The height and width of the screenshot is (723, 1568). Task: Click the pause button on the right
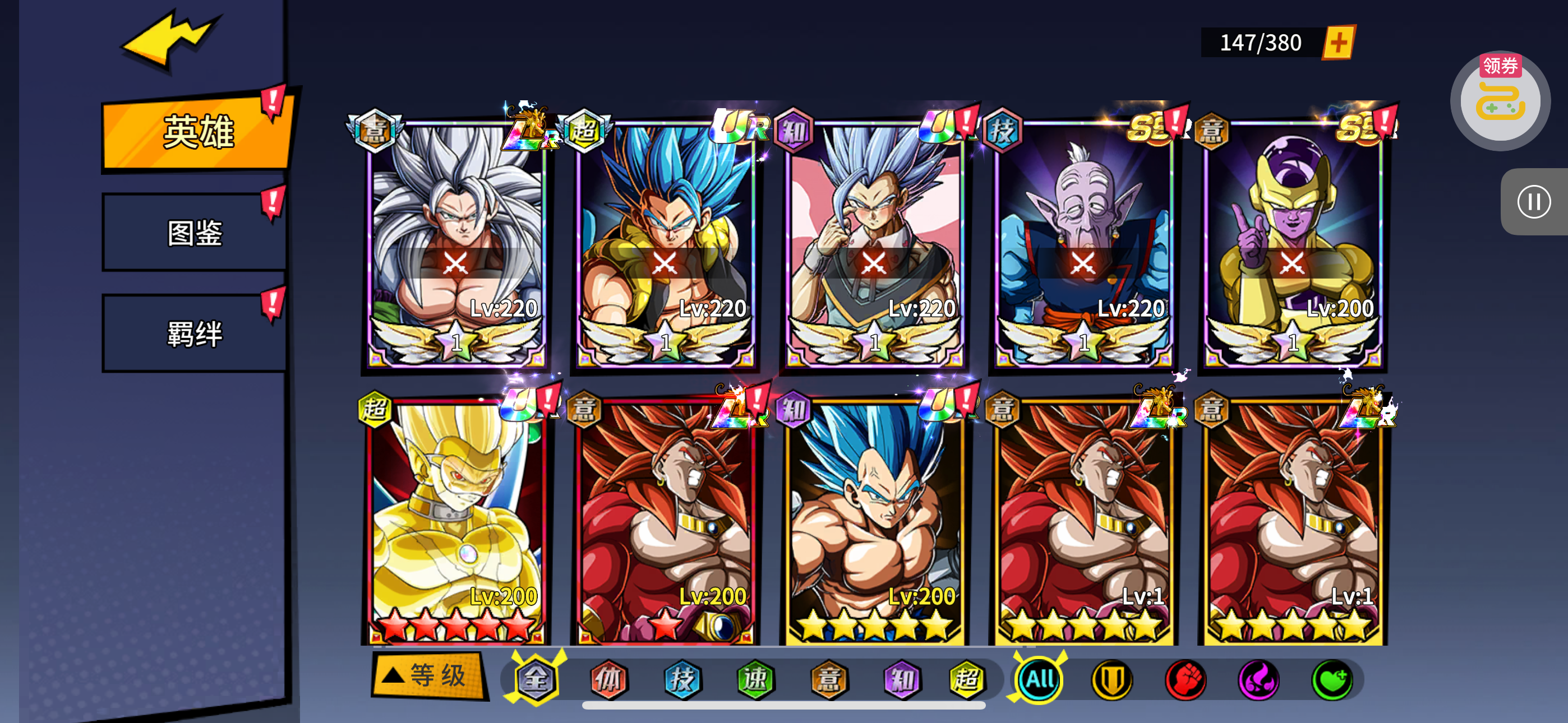point(1533,202)
